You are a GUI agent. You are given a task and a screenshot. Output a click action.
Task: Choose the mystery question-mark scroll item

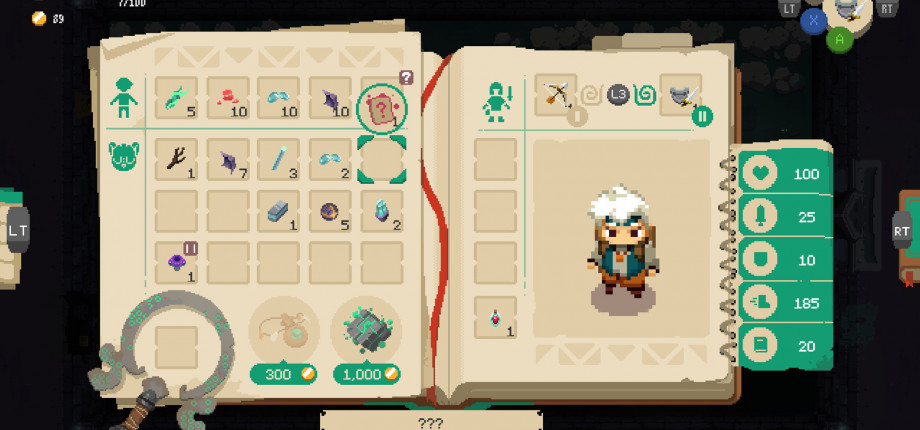click(381, 106)
